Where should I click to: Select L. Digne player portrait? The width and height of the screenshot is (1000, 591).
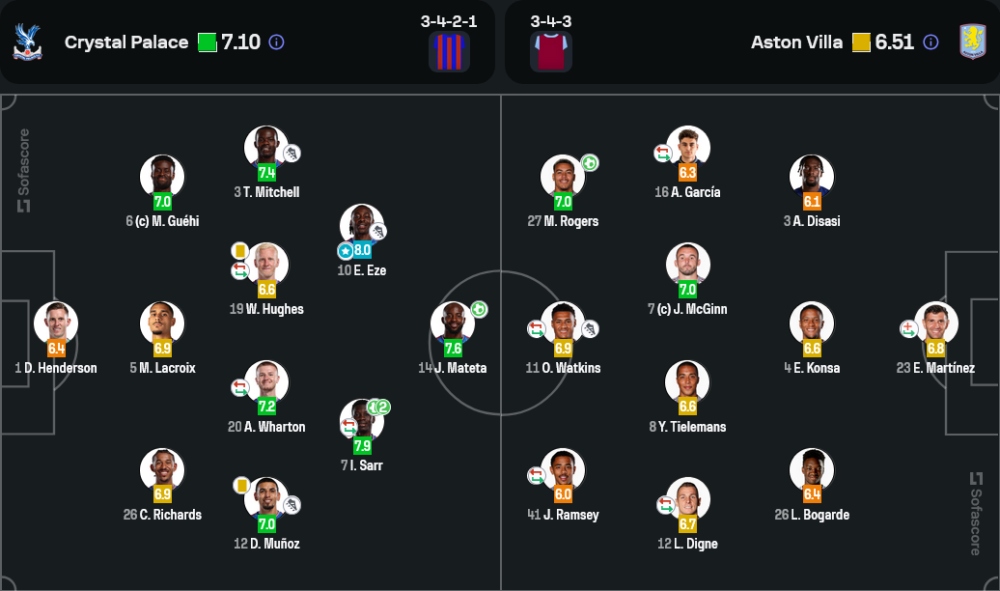(687, 499)
